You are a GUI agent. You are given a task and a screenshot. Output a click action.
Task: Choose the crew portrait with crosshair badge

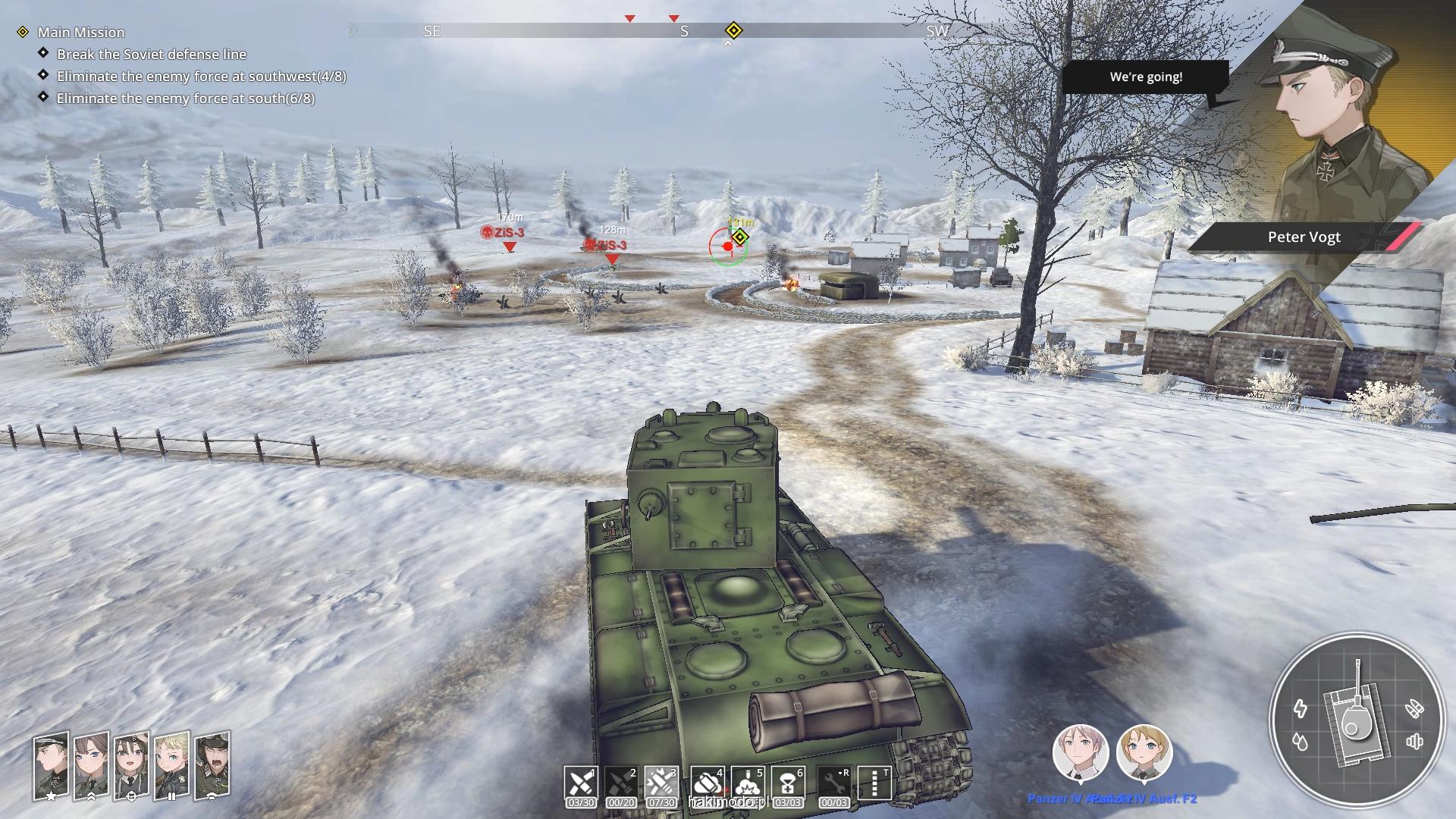click(x=131, y=766)
